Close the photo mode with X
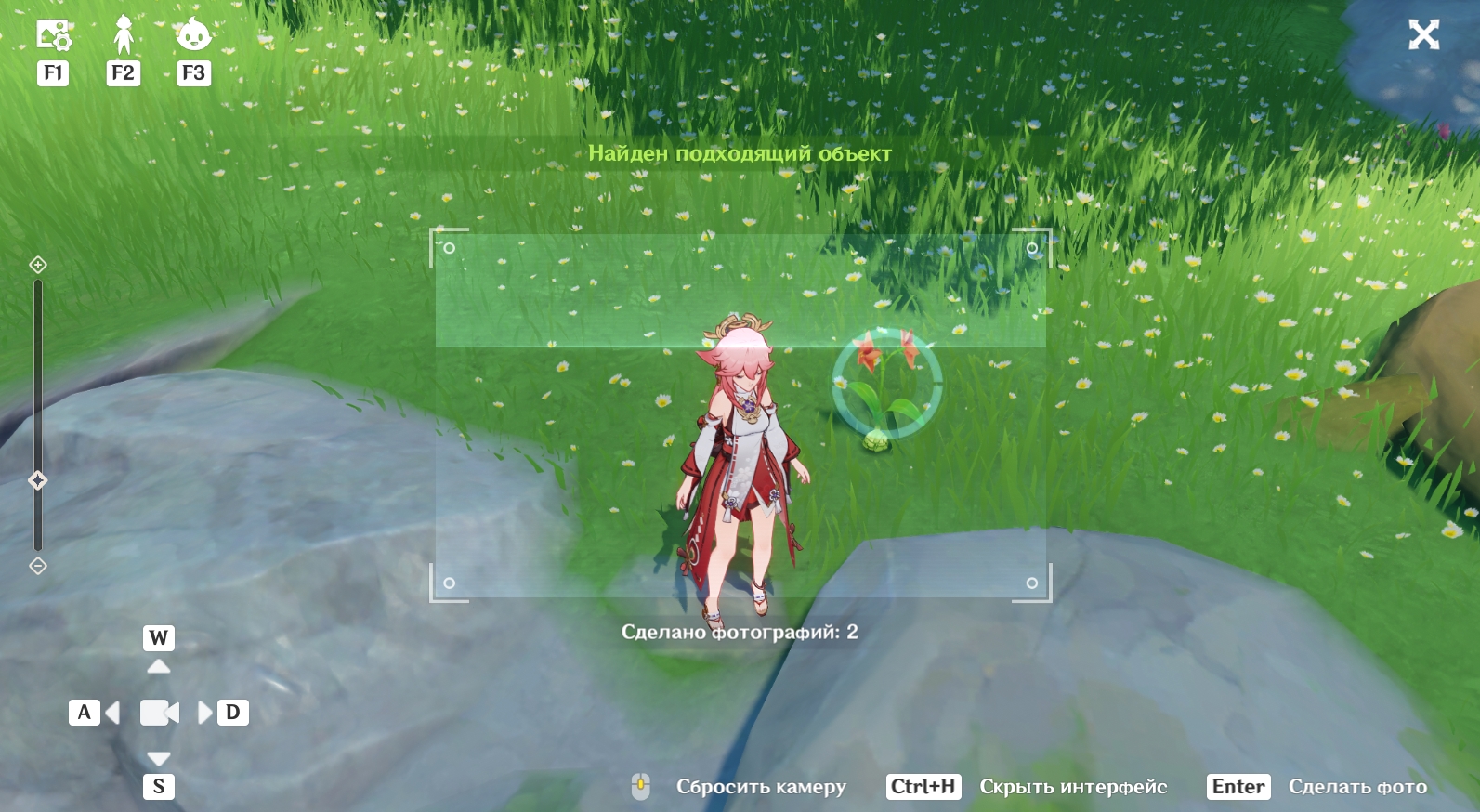This screenshot has height=812, width=1480. point(1423,35)
